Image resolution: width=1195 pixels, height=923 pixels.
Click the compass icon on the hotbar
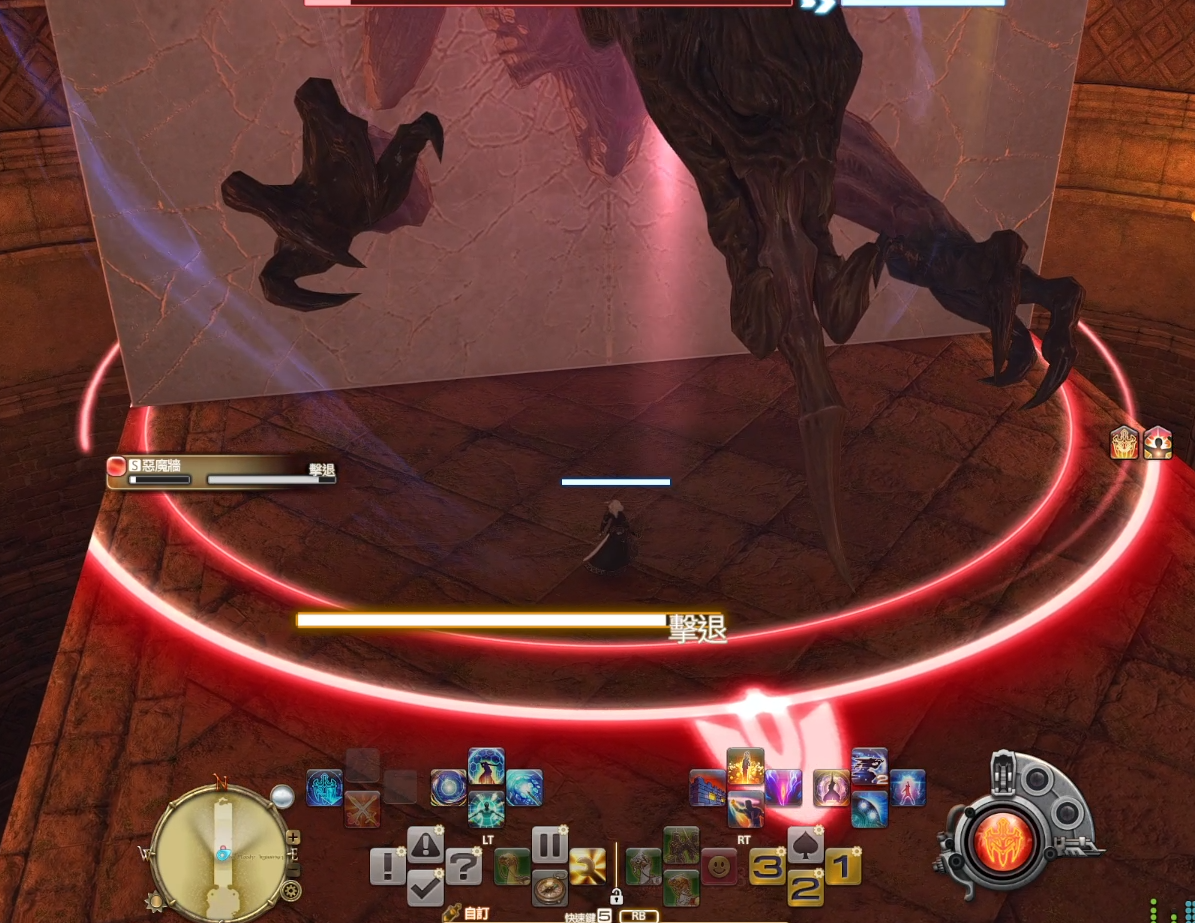pyautogui.click(x=549, y=888)
